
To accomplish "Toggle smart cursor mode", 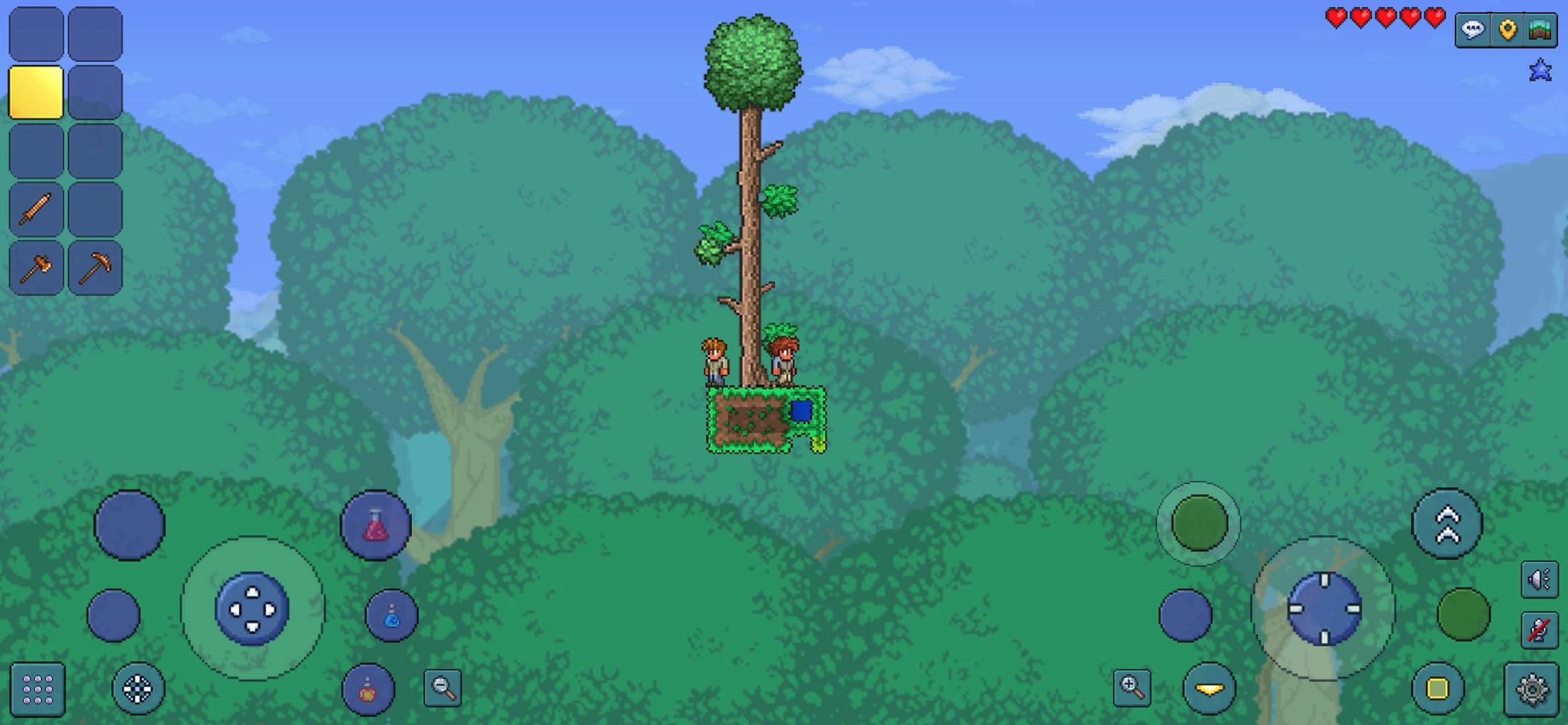I will coord(138,687).
